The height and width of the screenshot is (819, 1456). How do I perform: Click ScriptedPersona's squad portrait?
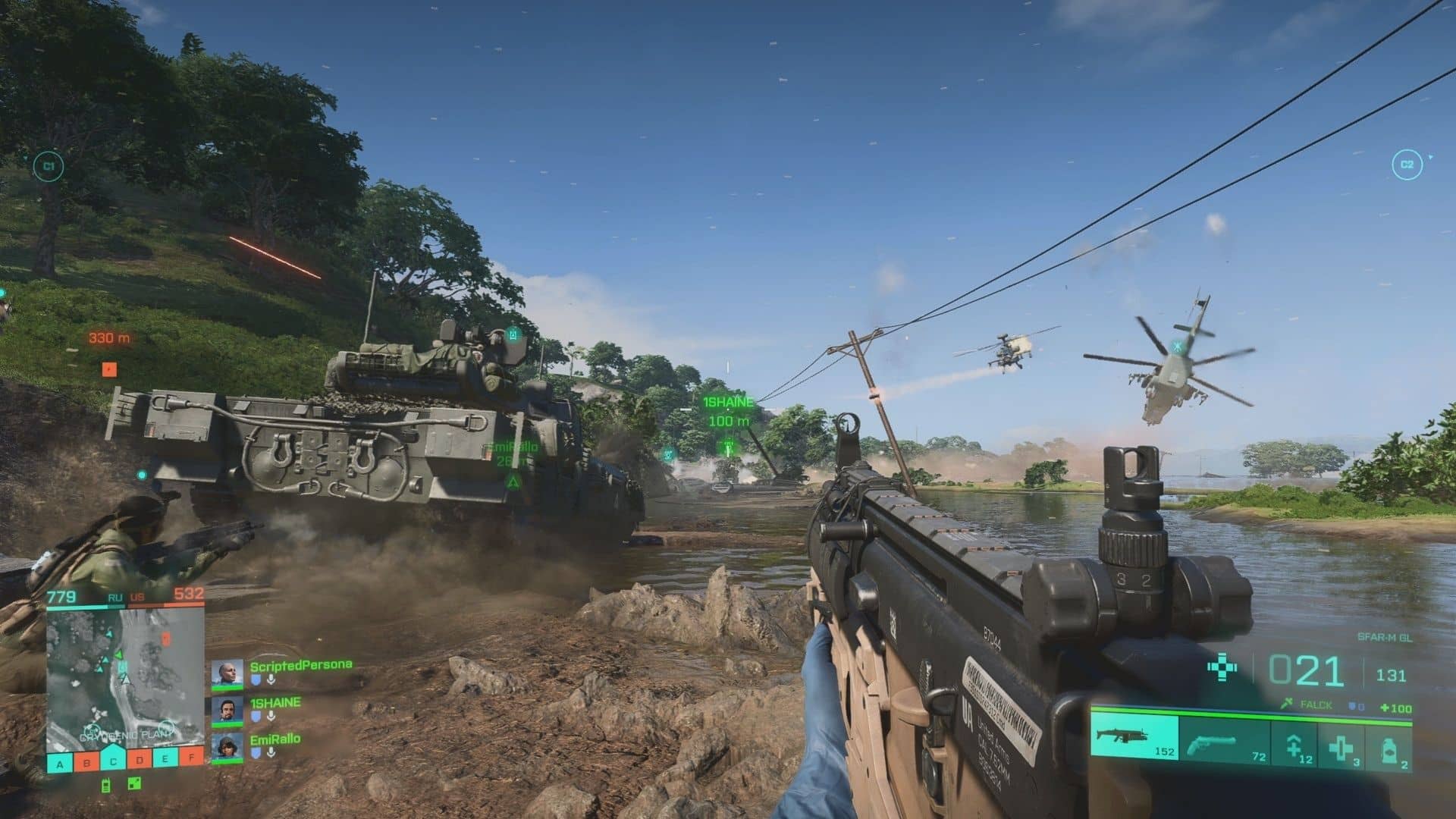click(x=227, y=673)
